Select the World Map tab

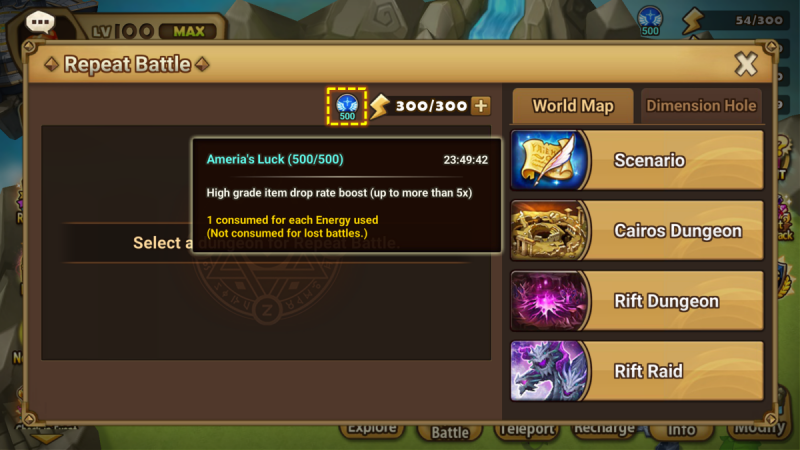point(572,106)
